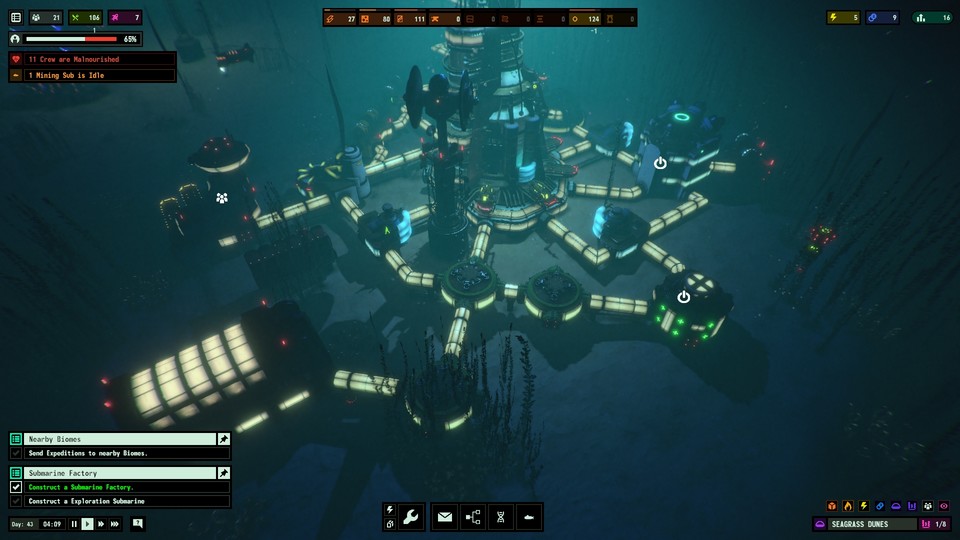Expand the Submarine Factory objective header

(118, 473)
